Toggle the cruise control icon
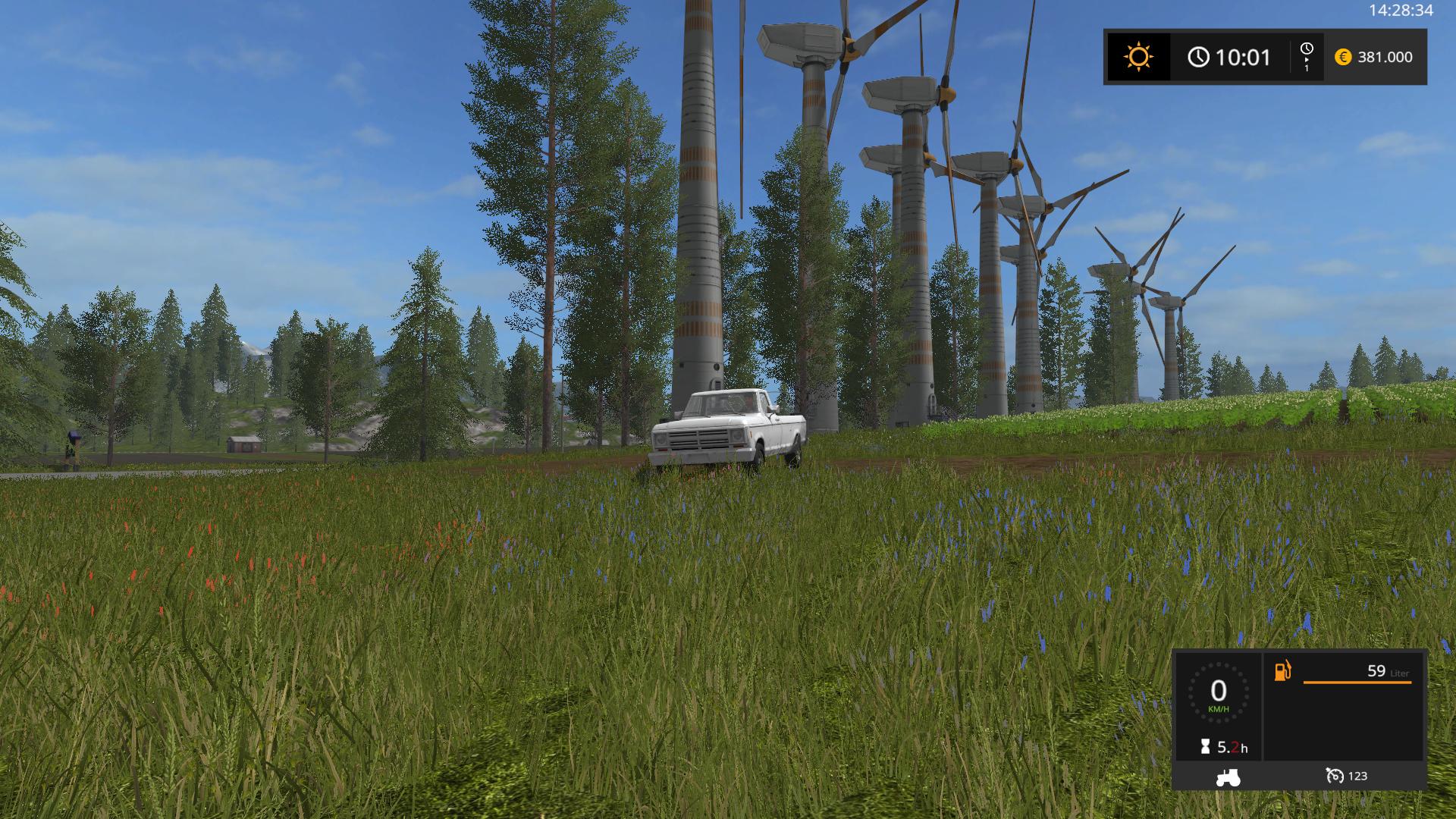This screenshot has width=1456, height=819. coord(1335,776)
